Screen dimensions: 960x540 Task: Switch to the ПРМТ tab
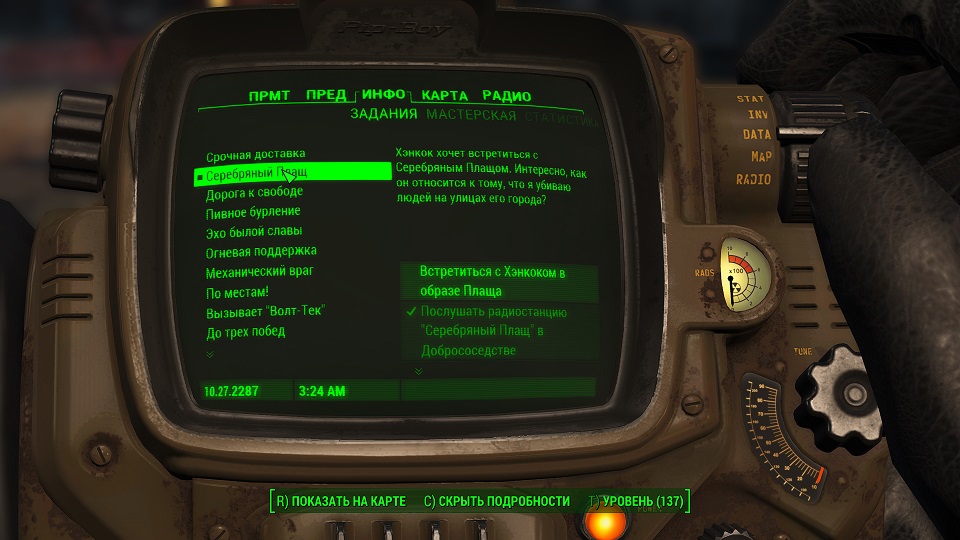pyautogui.click(x=269, y=96)
